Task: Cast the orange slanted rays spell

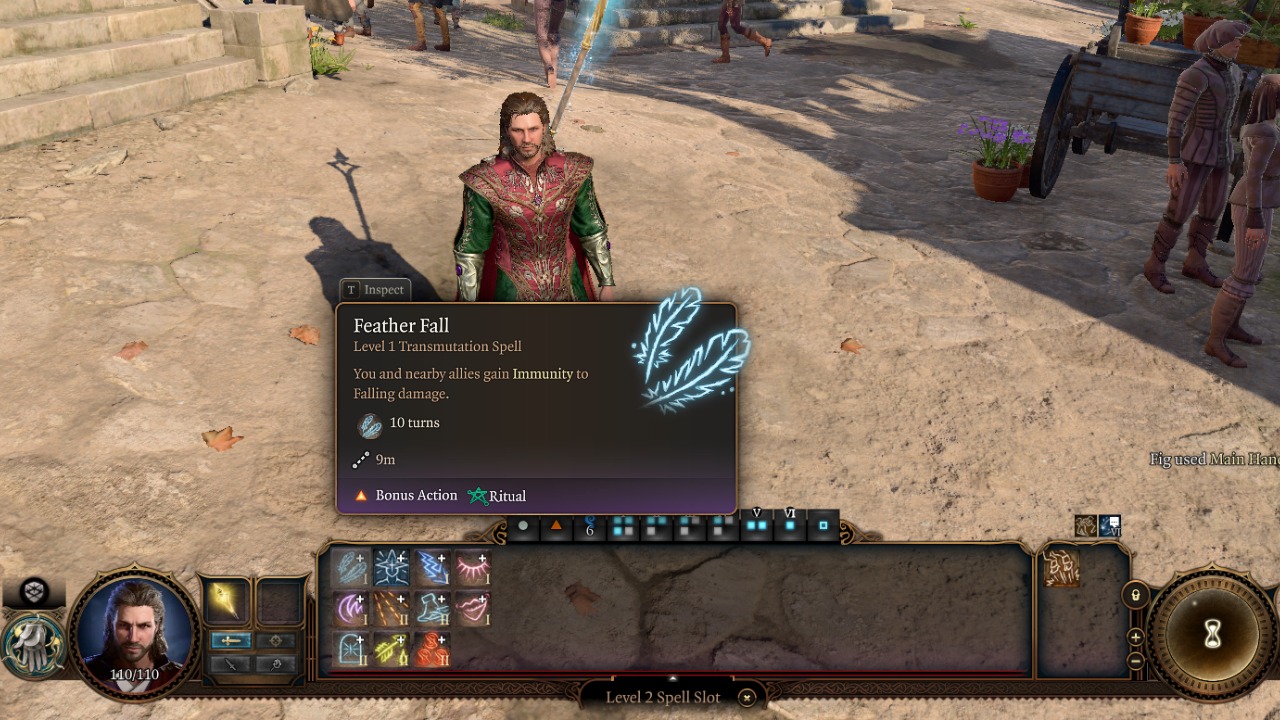Action: [x=391, y=608]
